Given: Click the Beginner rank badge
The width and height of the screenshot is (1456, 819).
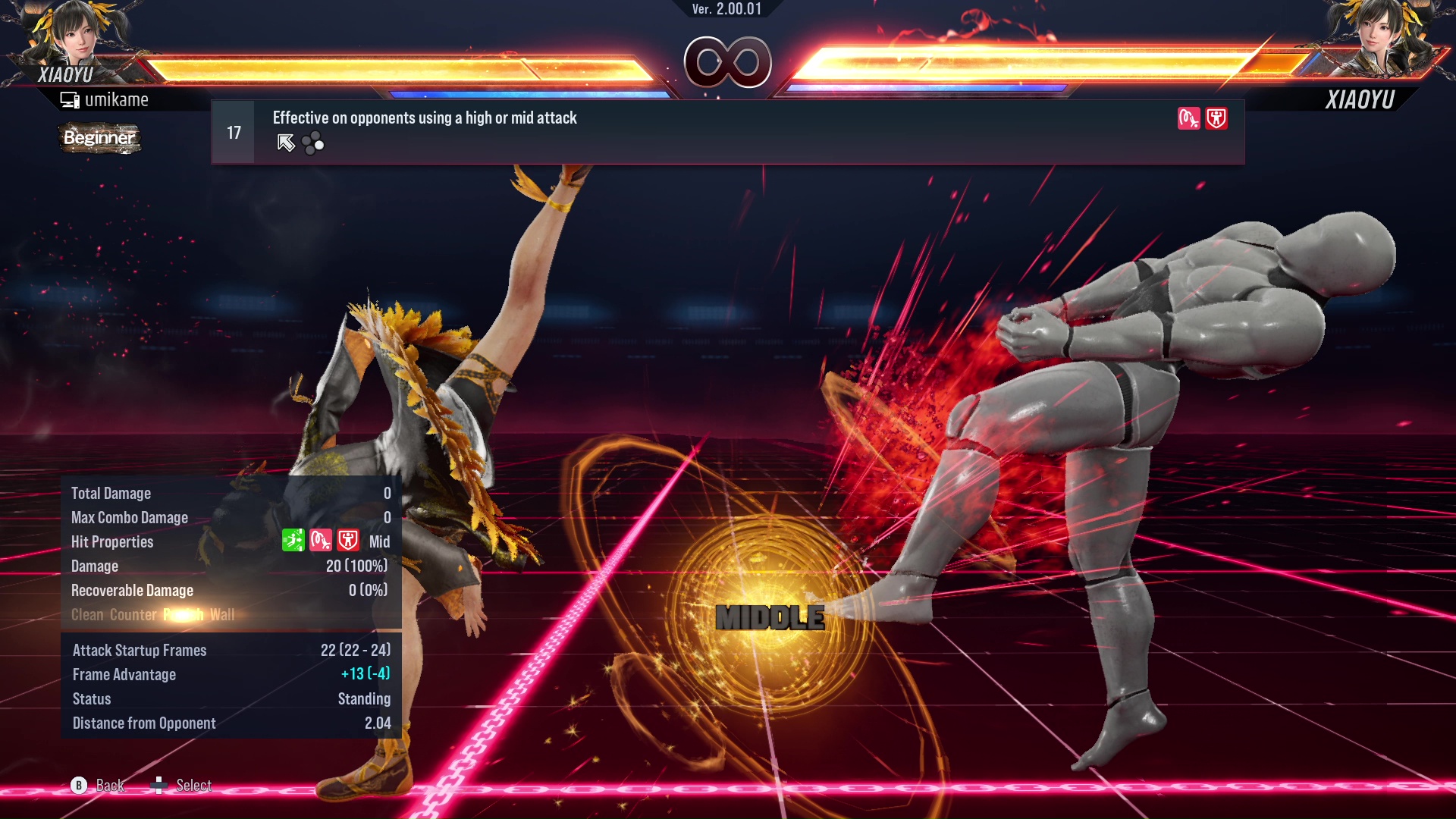Looking at the screenshot, I should (99, 138).
